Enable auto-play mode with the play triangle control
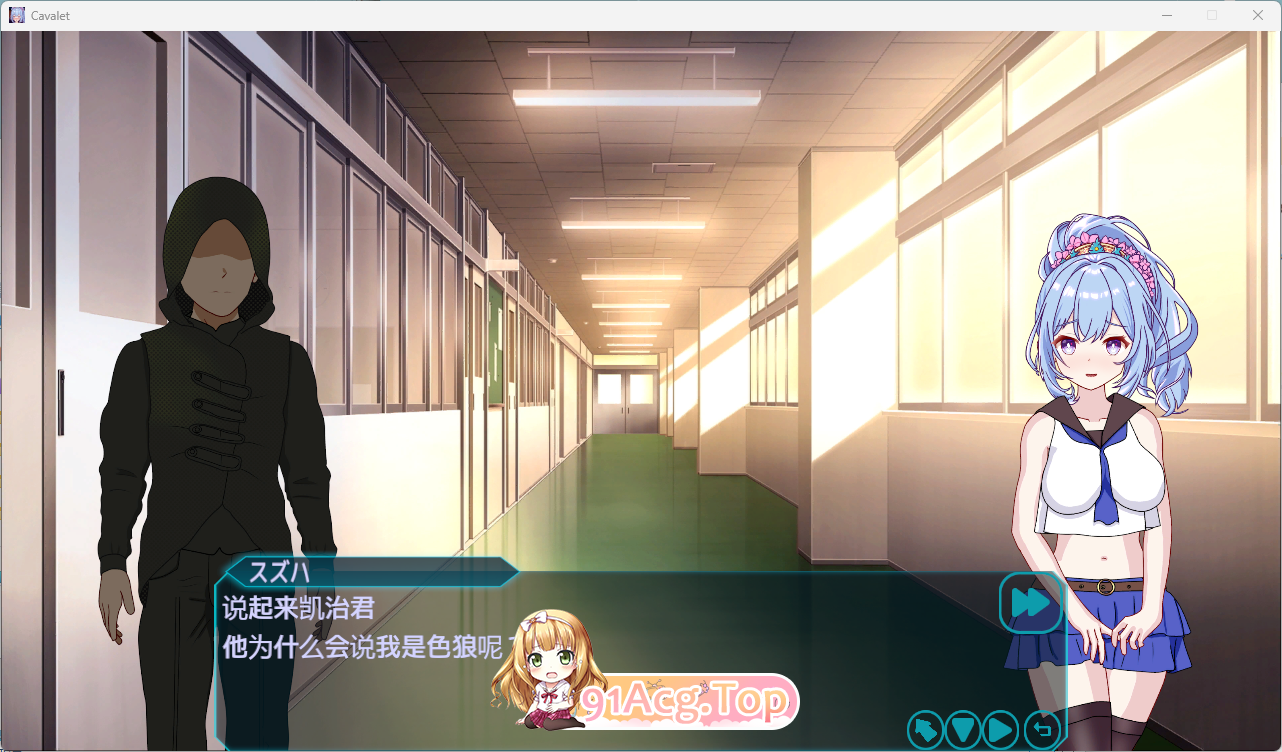The image size is (1282, 752). pos(999,730)
